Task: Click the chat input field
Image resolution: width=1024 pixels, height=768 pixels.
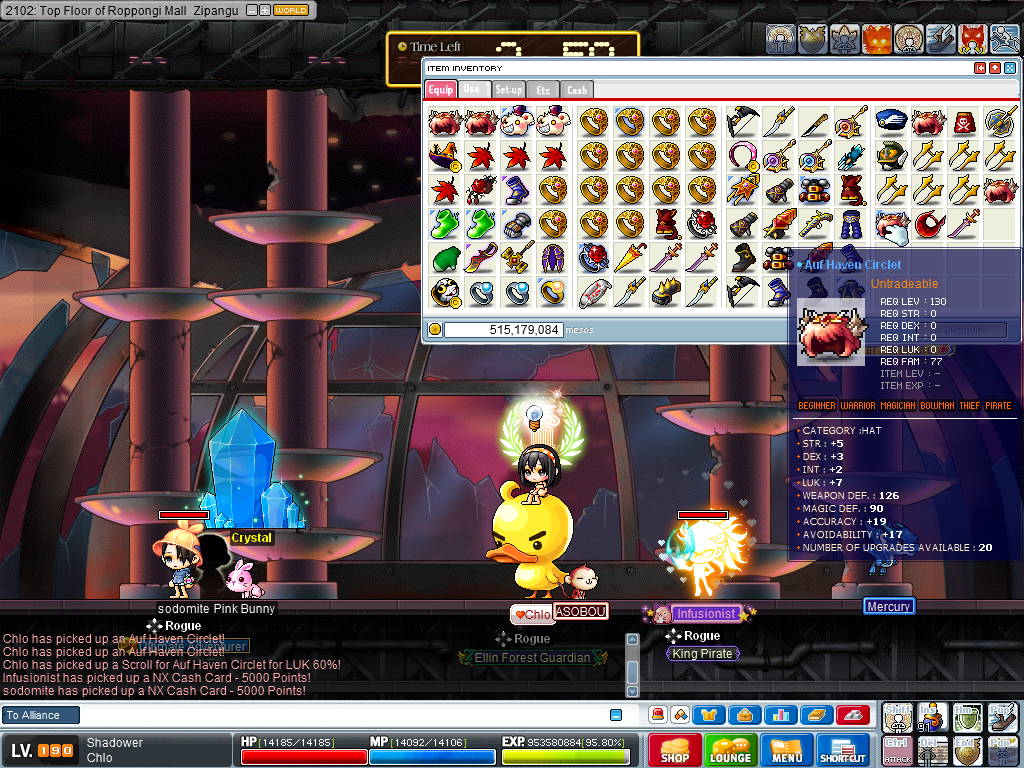Action: [x=340, y=715]
